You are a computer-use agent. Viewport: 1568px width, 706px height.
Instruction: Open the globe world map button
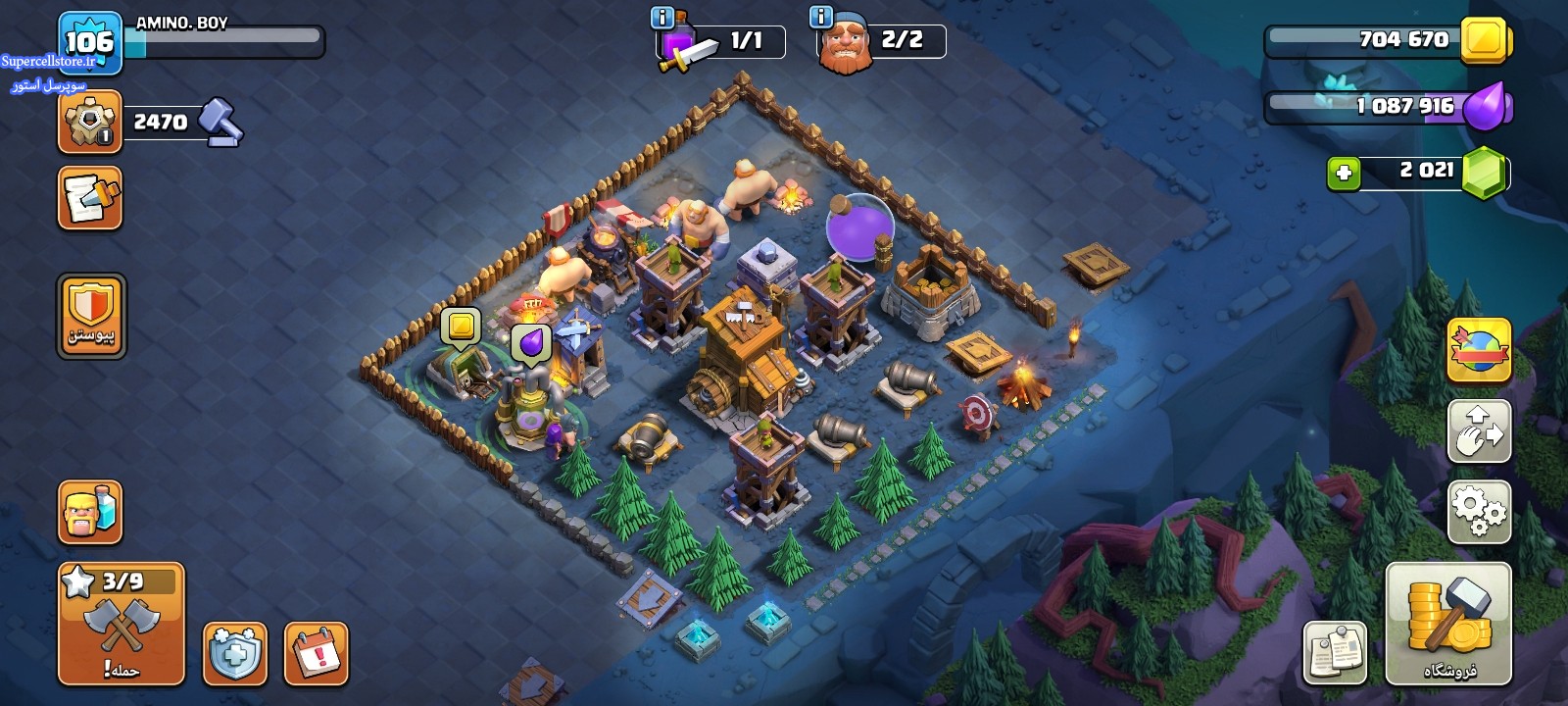(x=1479, y=350)
